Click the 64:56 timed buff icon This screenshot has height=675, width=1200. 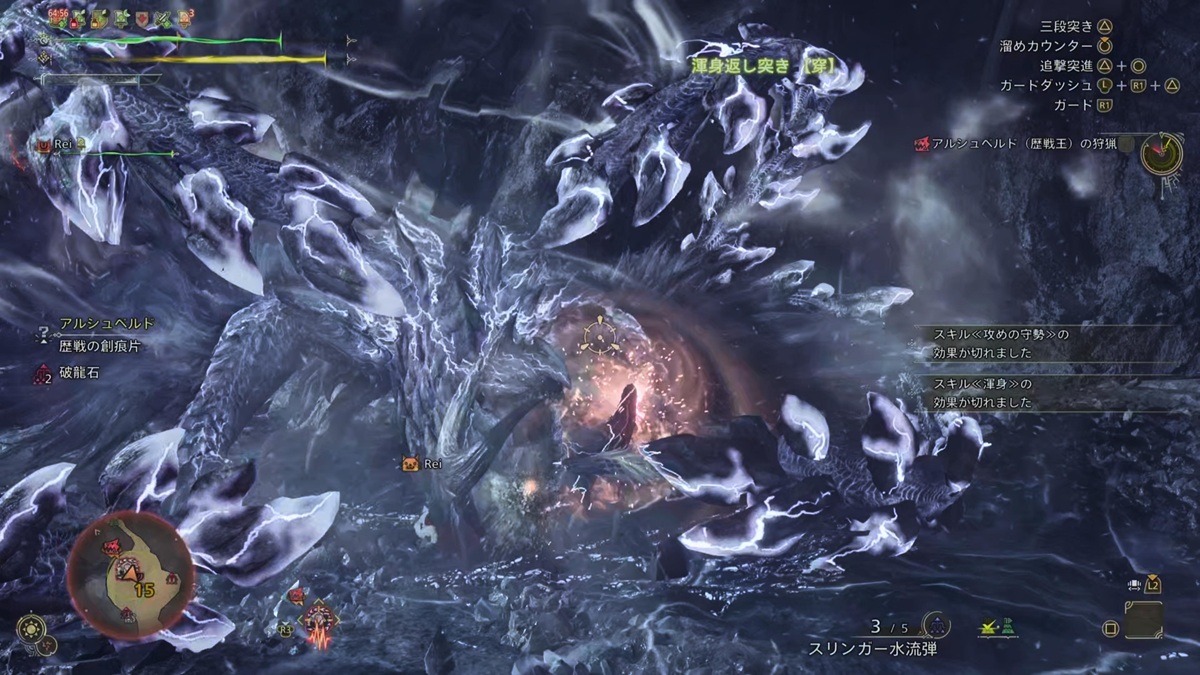58,18
